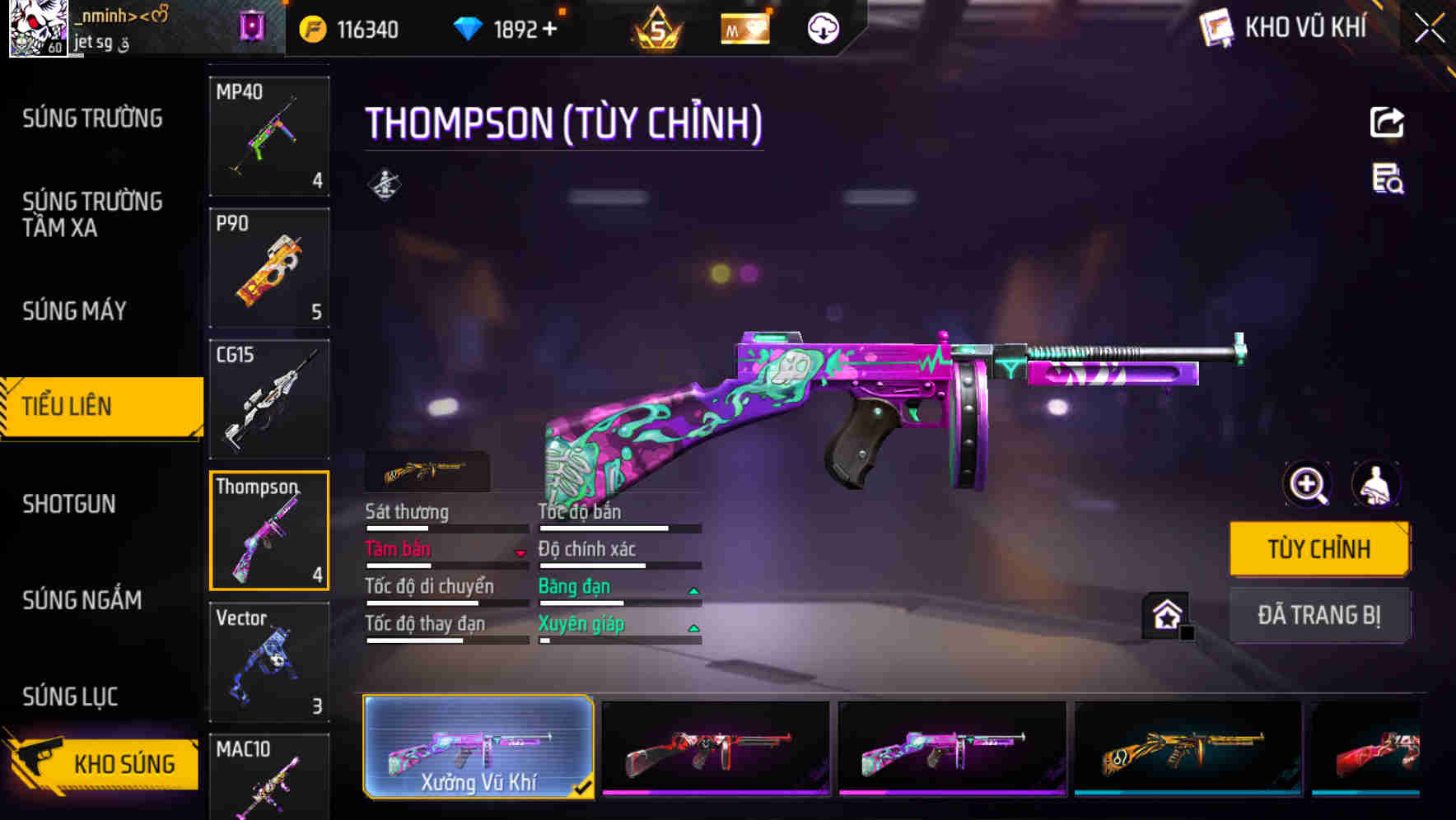1456x820 pixels.
Task: Click the star home badge near ĐÃ TRANG BỊ
Action: (1164, 616)
